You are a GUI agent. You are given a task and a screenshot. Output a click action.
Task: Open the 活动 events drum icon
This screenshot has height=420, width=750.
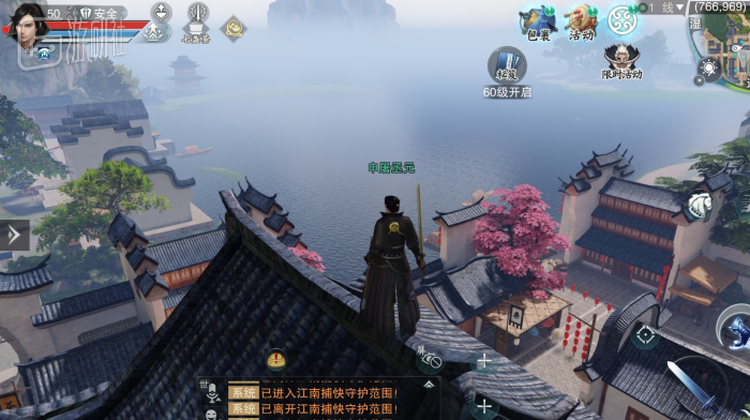pos(581,22)
